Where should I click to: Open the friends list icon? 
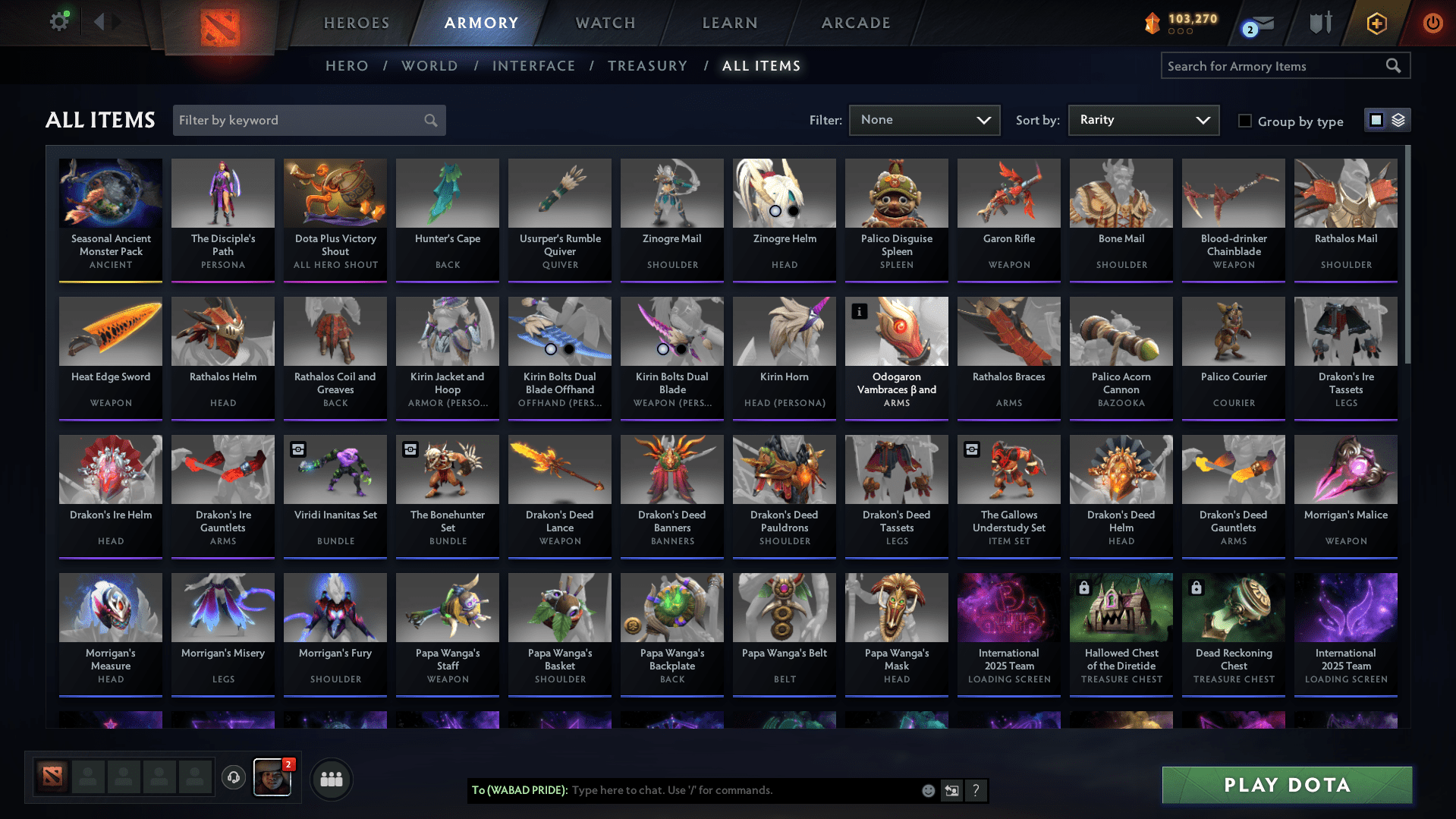click(x=331, y=778)
